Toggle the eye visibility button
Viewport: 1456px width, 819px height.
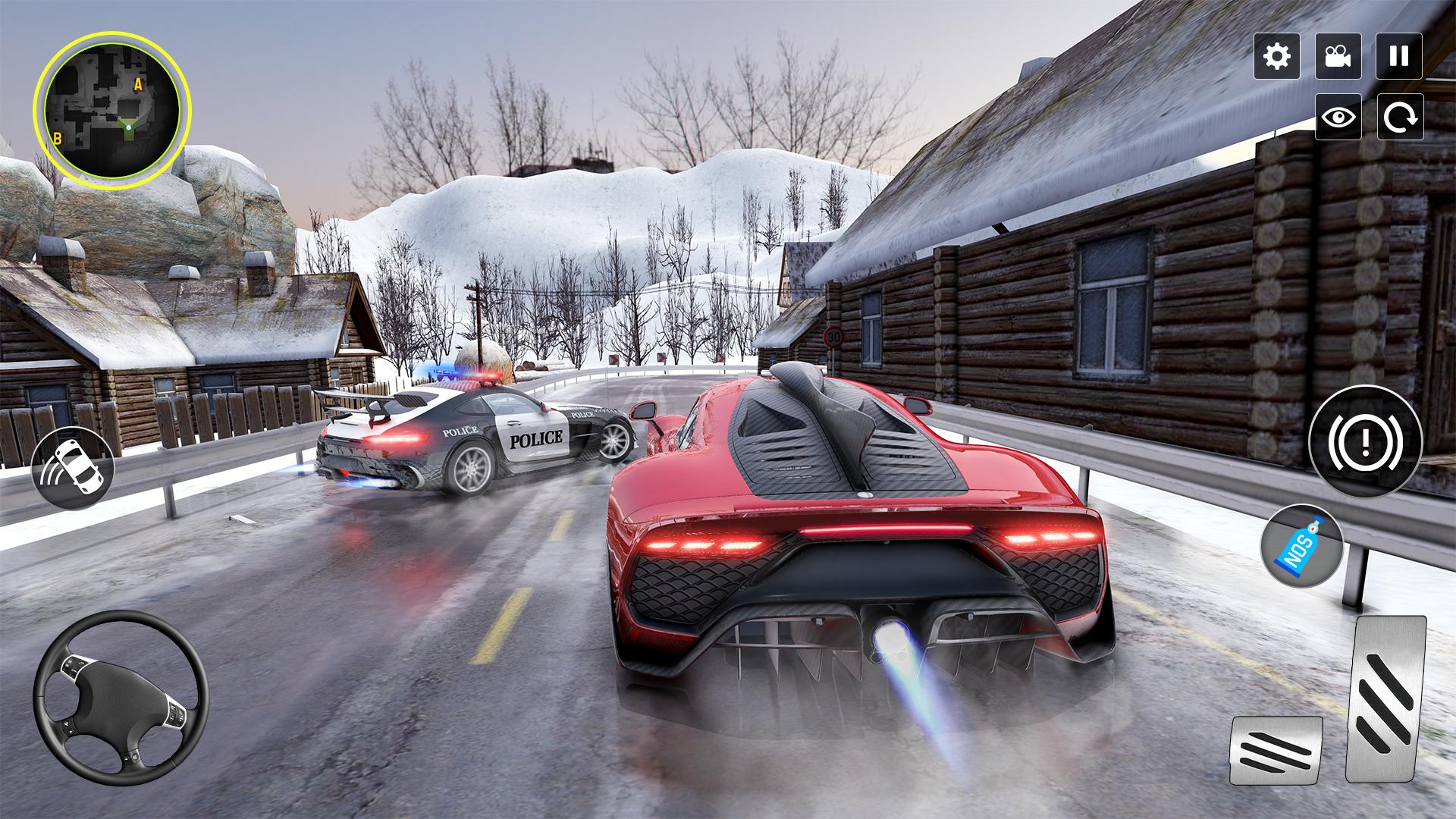(1338, 117)
